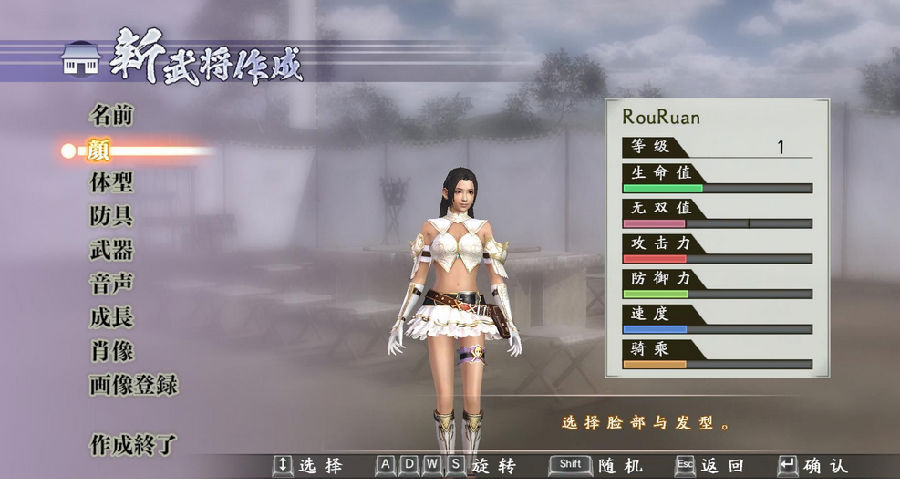This screenshot has height=479, width=900.
Task: Select 防具 armor from the menu
Action: [x=110, y=217]
